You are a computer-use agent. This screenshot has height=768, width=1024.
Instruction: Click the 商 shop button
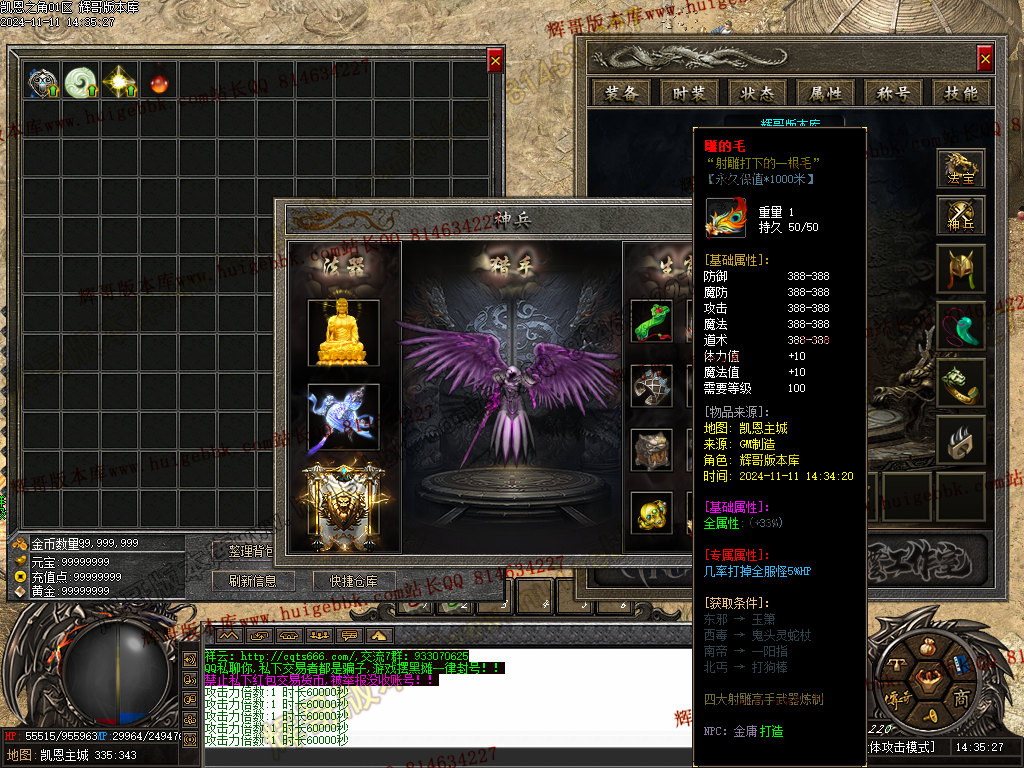961,697
